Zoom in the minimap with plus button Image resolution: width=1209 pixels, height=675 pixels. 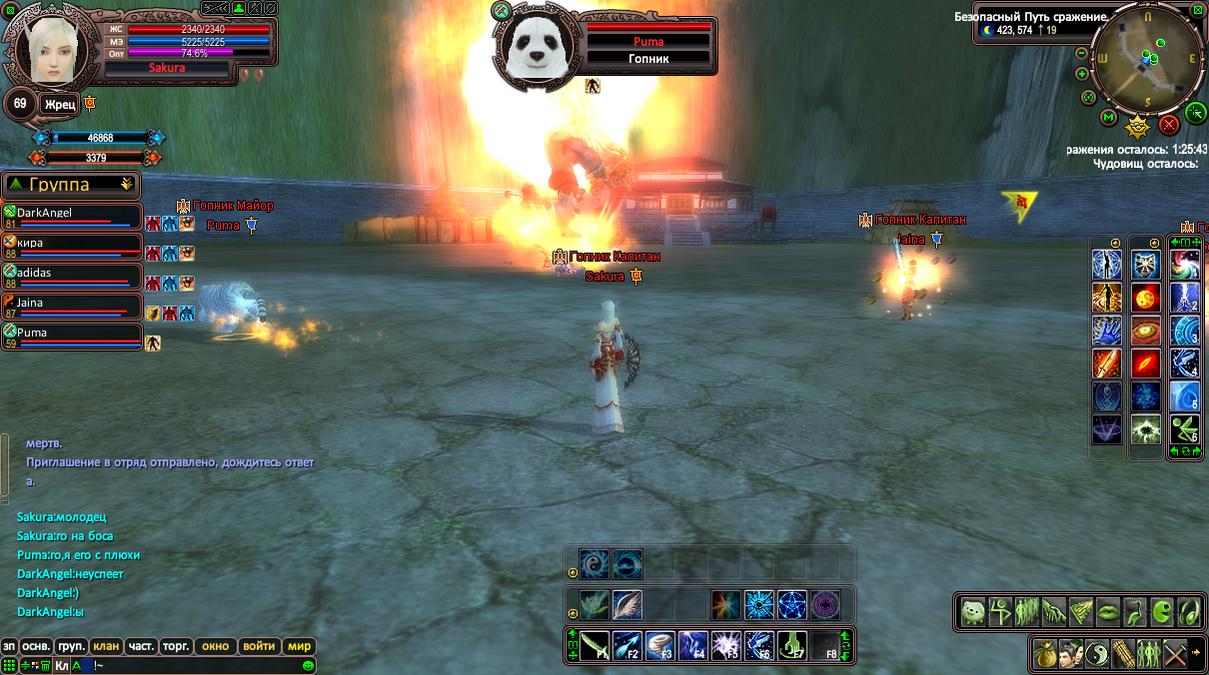(x=1082, y=74)
